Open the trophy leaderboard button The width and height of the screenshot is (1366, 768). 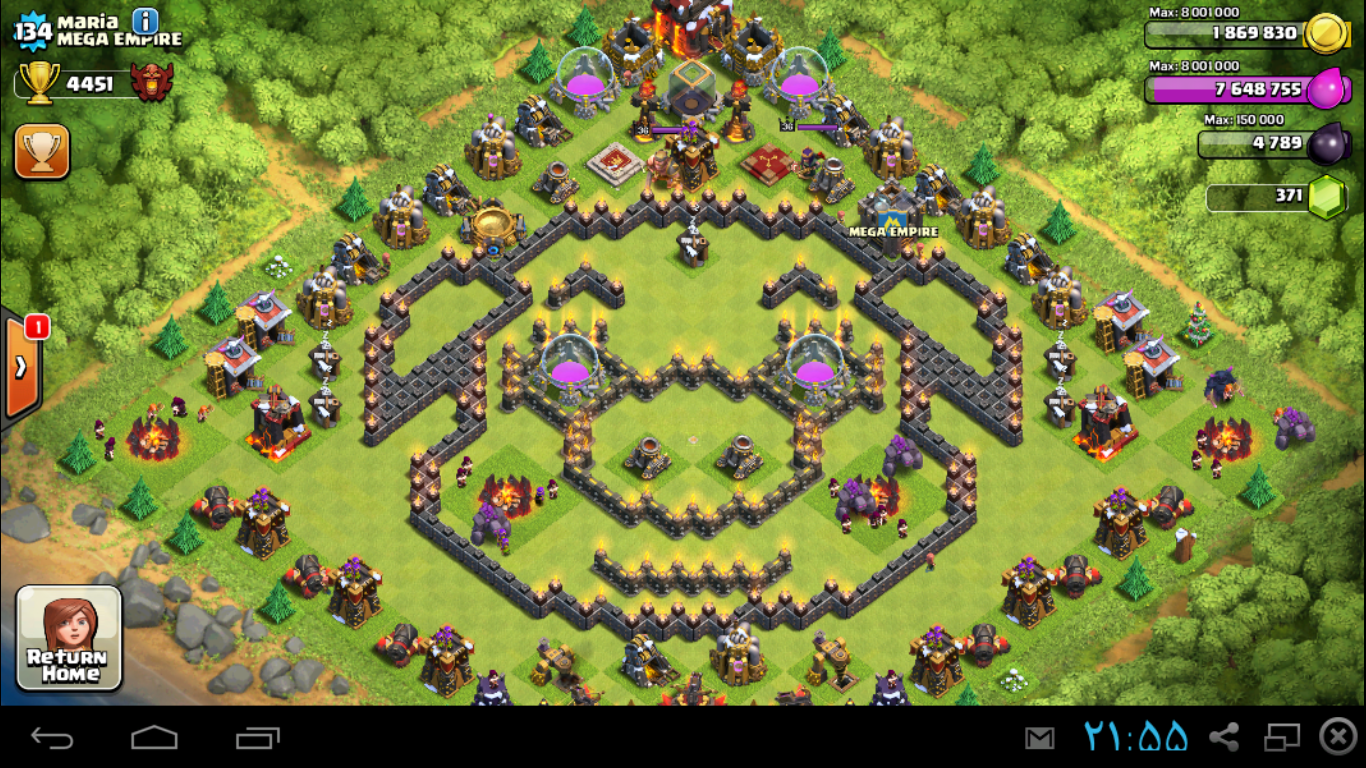pos(42,152)
